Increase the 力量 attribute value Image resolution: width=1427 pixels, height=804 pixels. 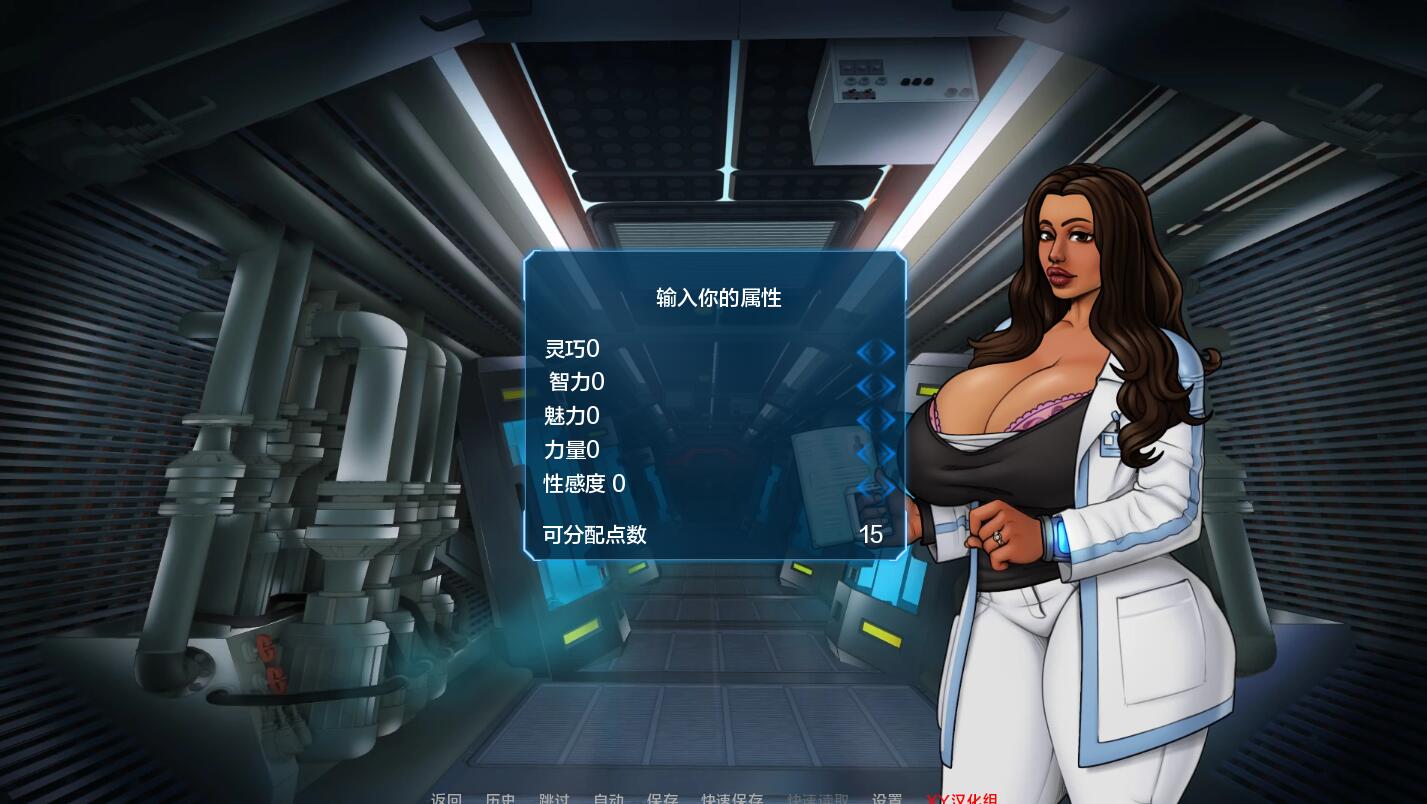[x=886, y=452]
